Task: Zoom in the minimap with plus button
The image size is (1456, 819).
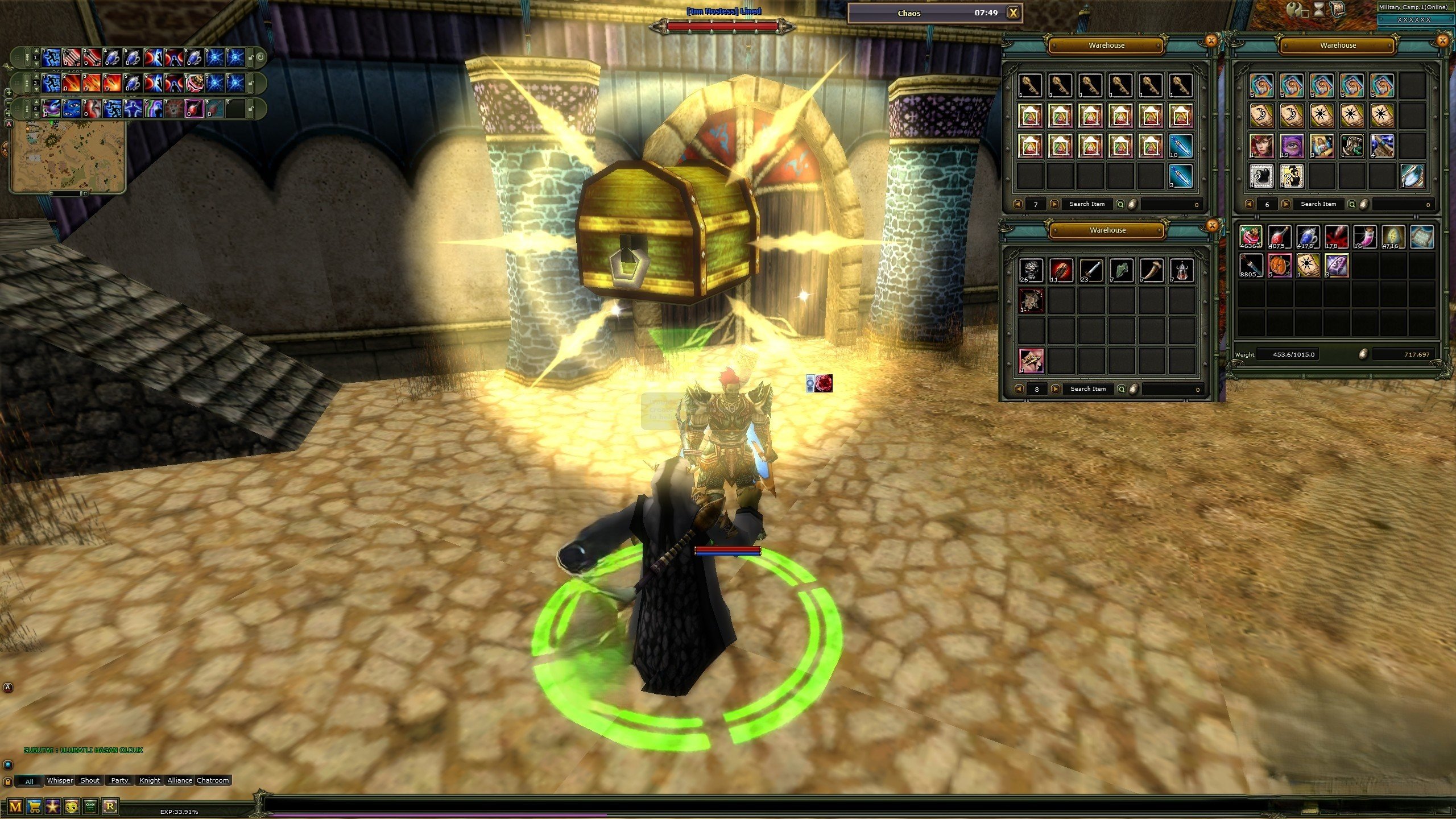Action: coord(9,92)
